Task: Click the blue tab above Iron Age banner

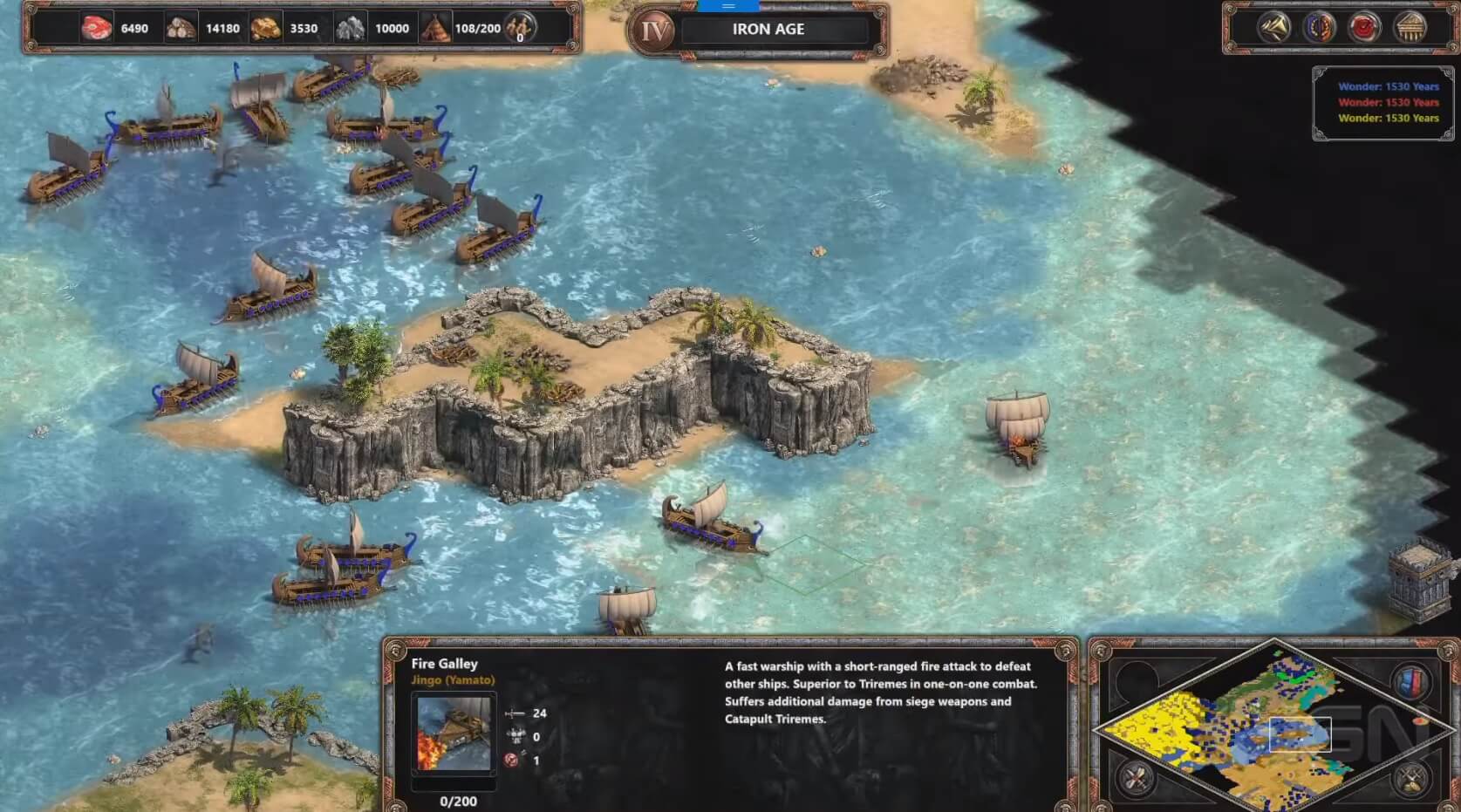Action: tap(728, 6)
